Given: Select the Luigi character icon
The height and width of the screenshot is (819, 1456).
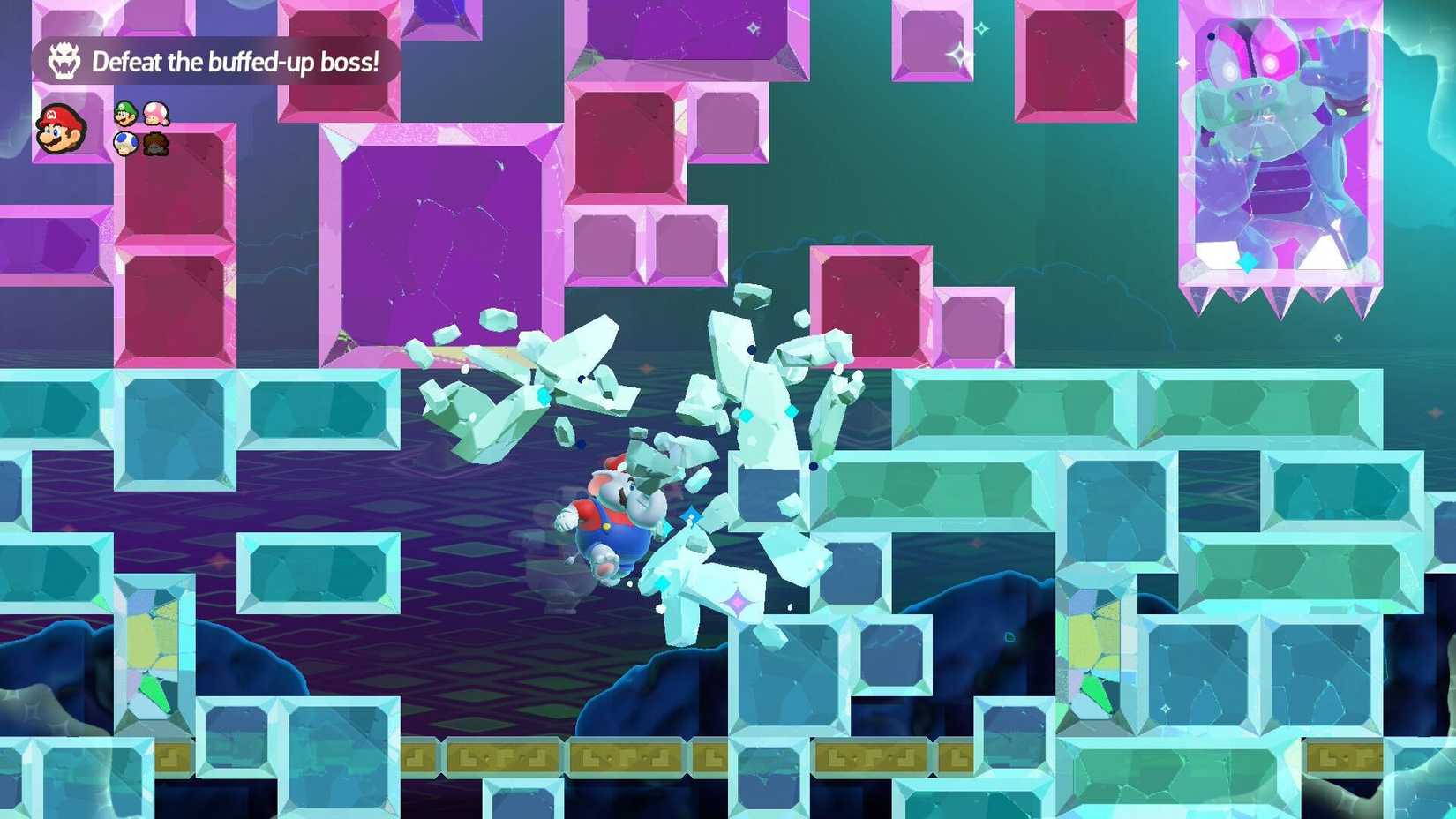Looking at the screenshot, I should pos(125,113).
